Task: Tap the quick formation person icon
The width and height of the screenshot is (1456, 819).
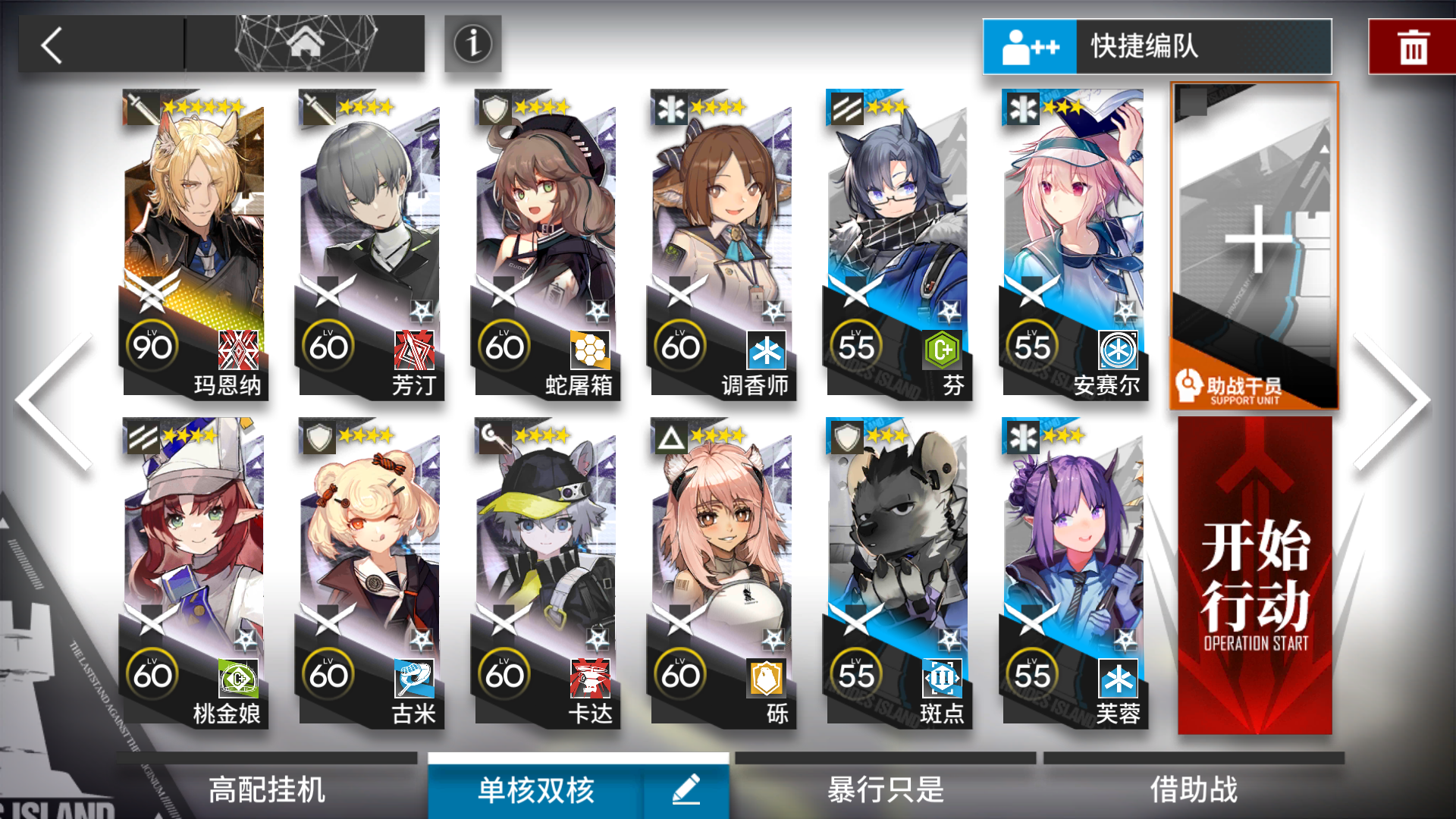Action: coord(1030,45)
